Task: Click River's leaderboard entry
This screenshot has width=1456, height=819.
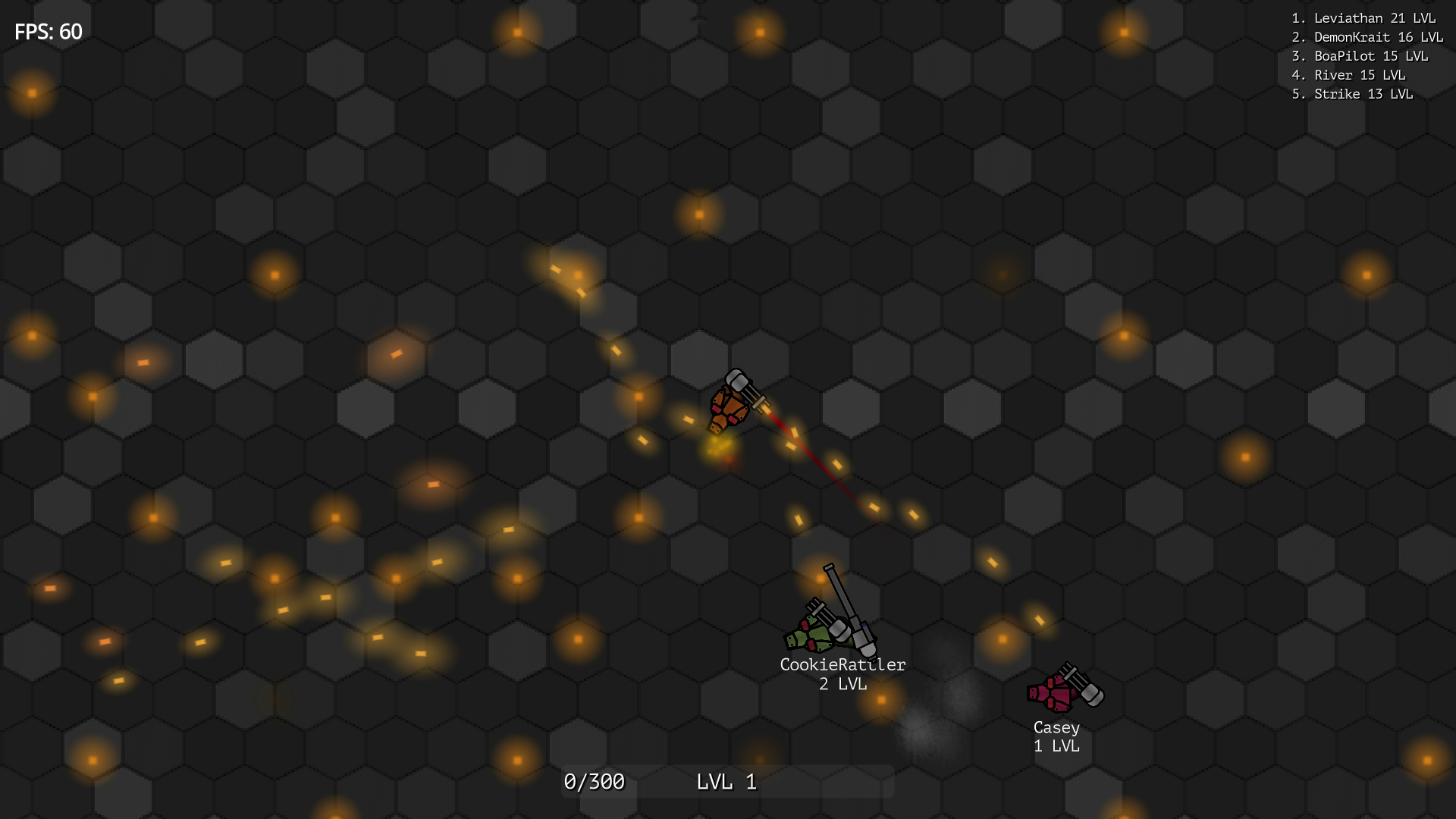Action: (1351, 75)
